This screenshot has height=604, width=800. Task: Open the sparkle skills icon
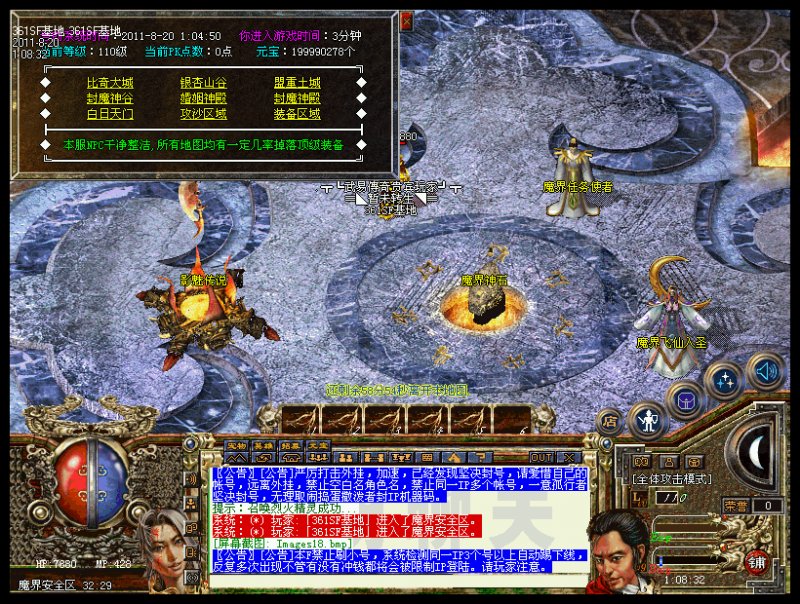point(722,381)
